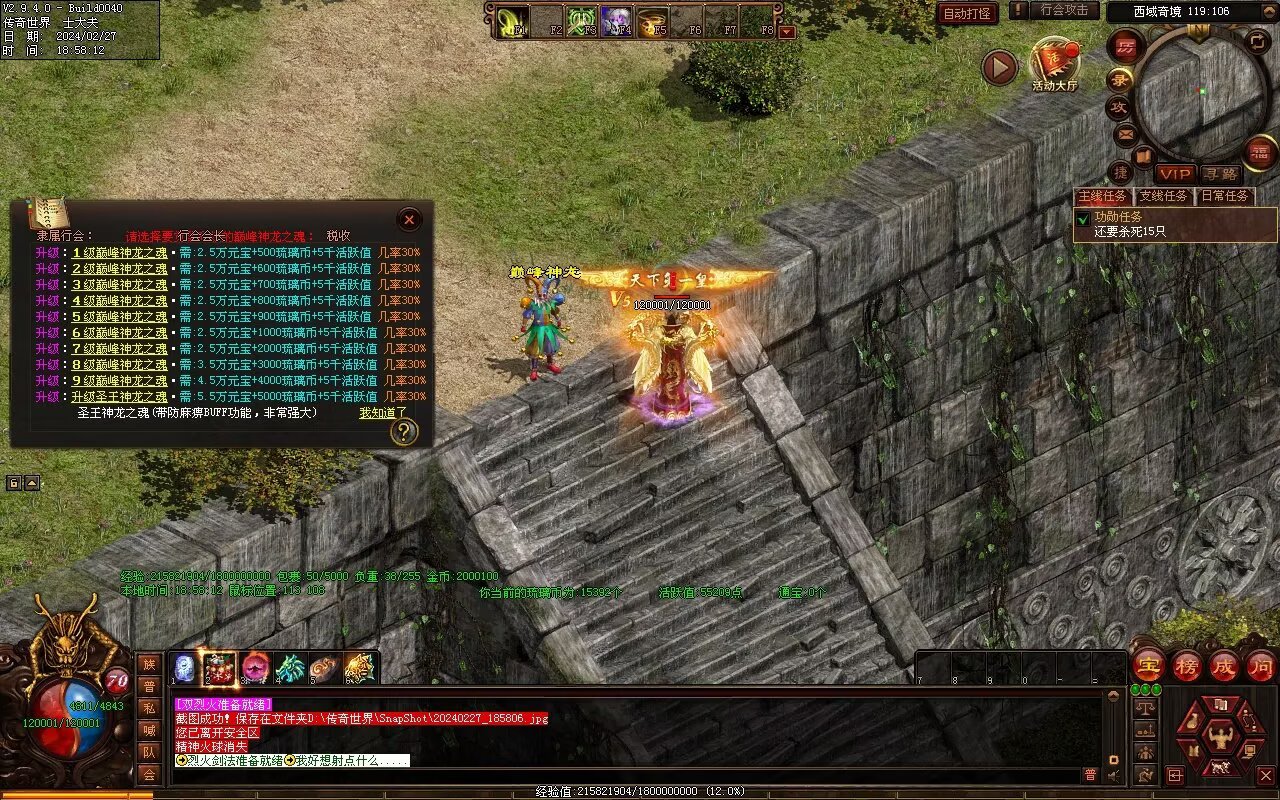Activate 寻路 pathfinding button
Screen dimensions: 1280x800
[1219, 175]
